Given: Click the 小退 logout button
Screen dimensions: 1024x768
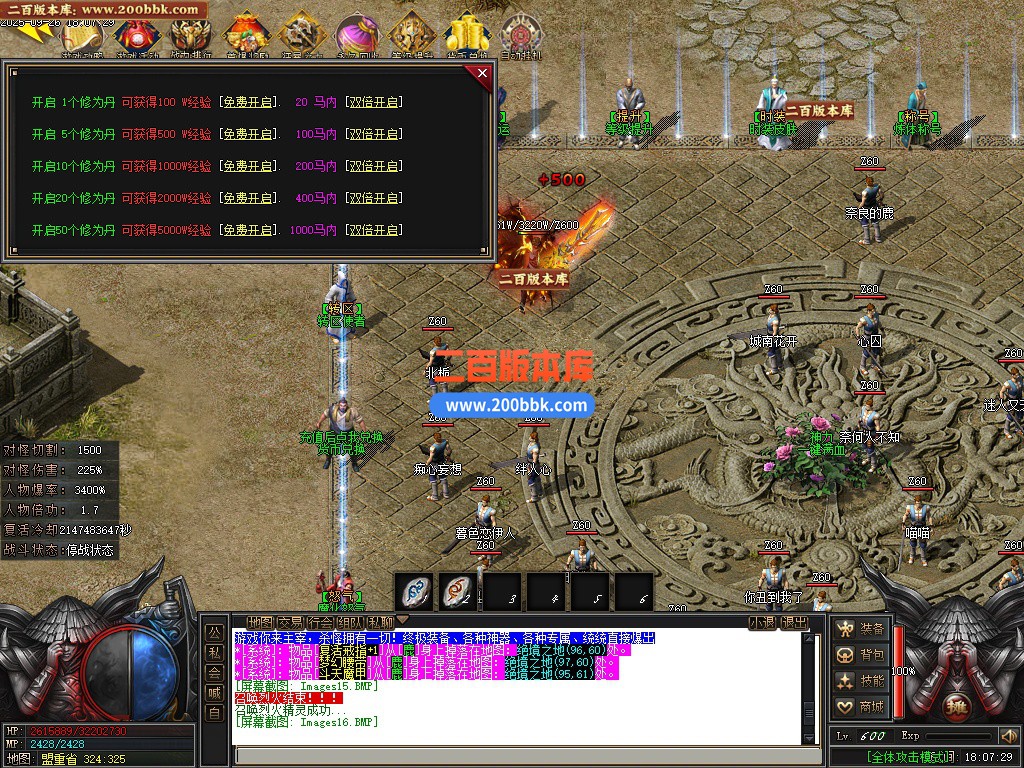Looking at the screenshot, I should point(763,622).
